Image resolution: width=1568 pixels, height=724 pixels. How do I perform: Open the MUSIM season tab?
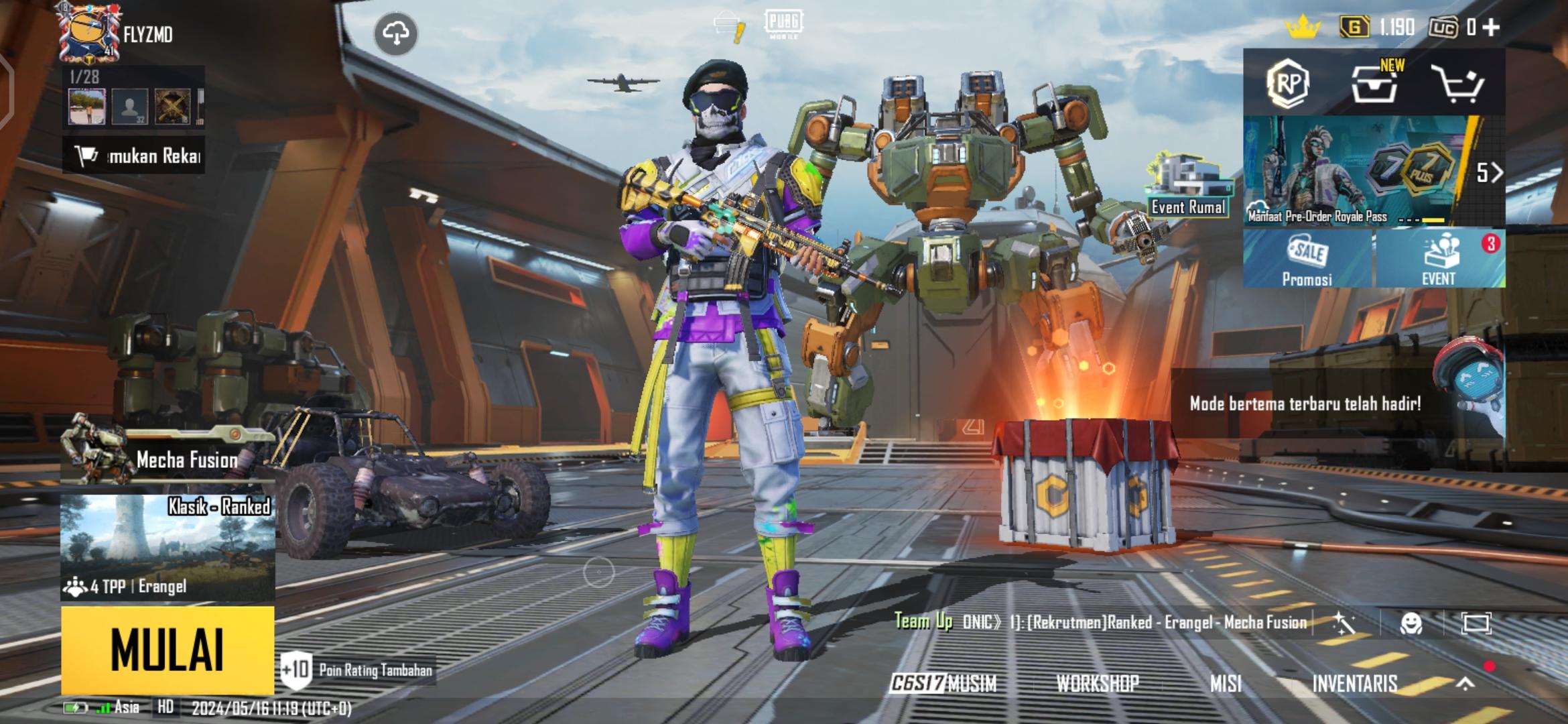pos(943,683)
